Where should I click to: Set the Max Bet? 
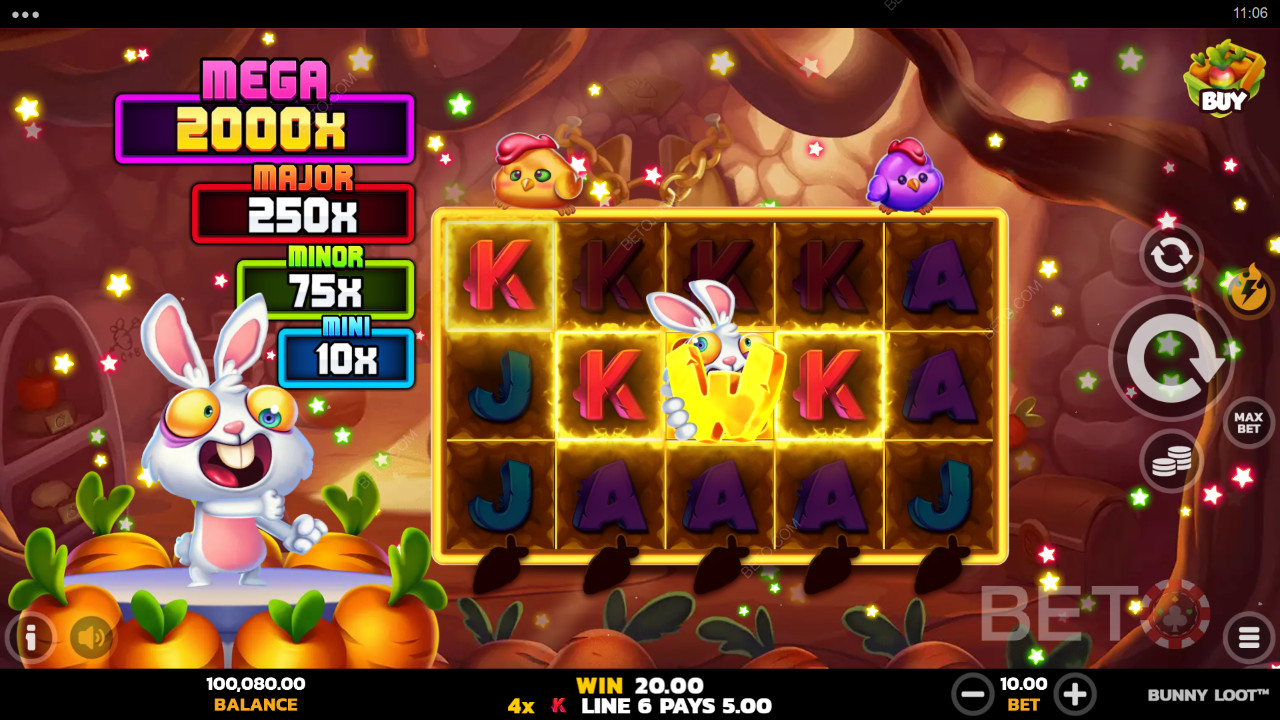click(x=1248, y=423)
